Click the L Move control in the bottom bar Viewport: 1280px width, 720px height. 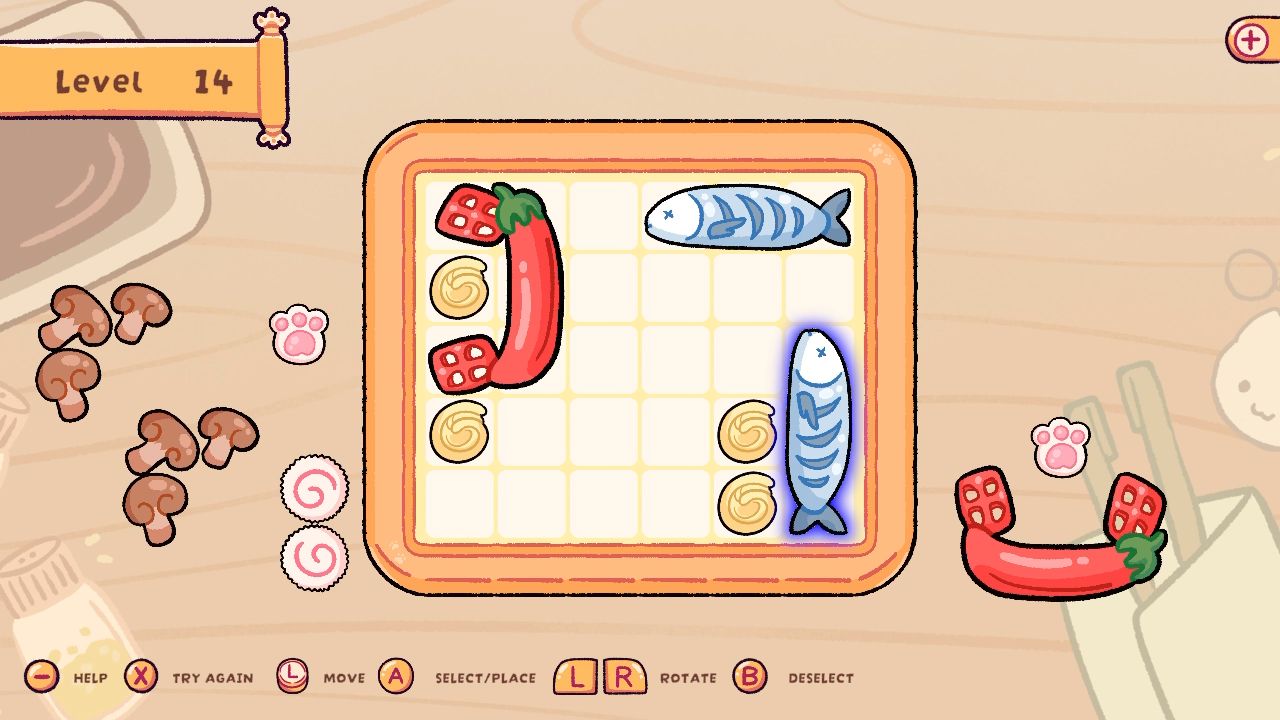tap(293, 677)
